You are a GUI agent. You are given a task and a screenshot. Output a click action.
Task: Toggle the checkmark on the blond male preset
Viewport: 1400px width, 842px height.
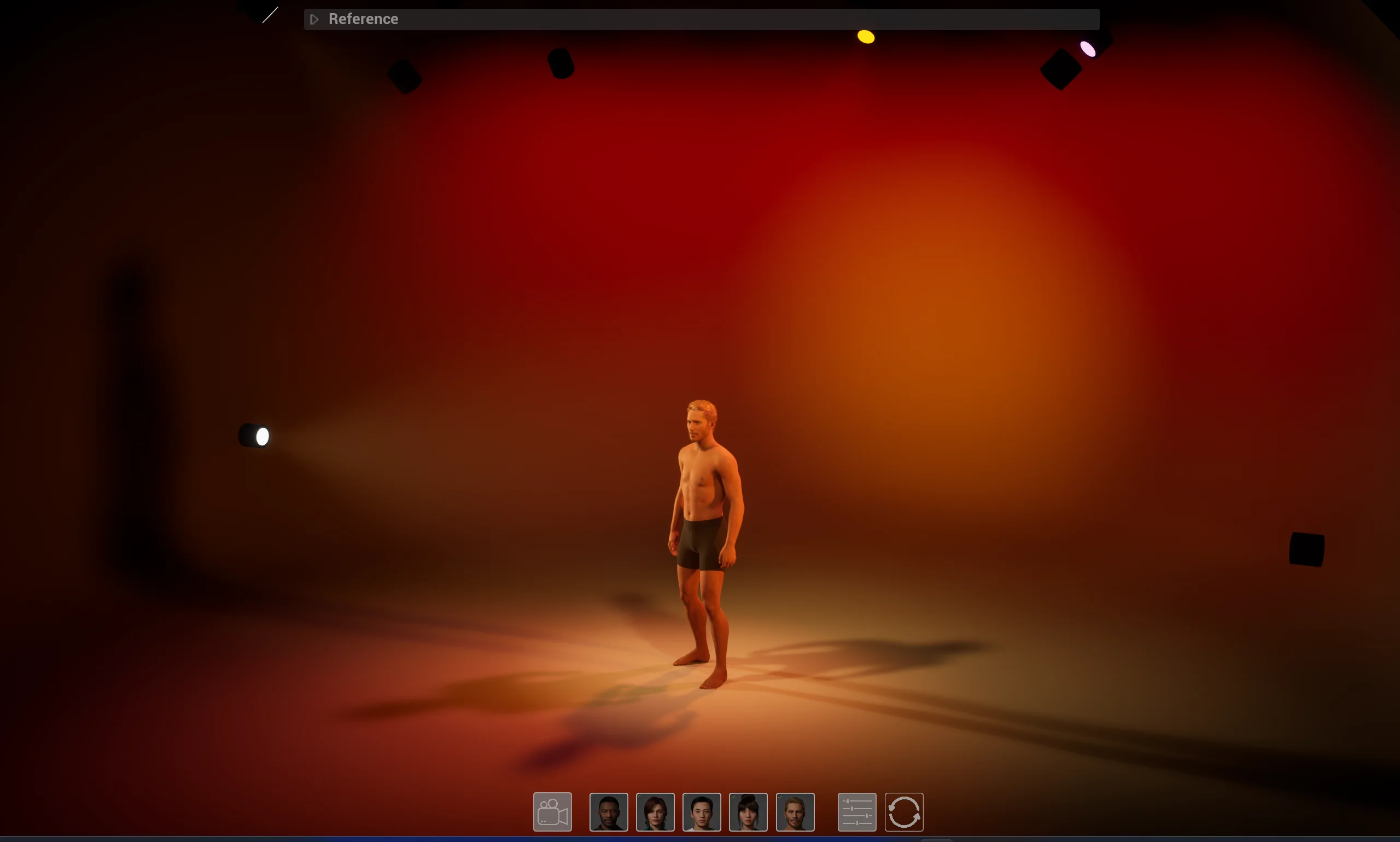point(779,797)
